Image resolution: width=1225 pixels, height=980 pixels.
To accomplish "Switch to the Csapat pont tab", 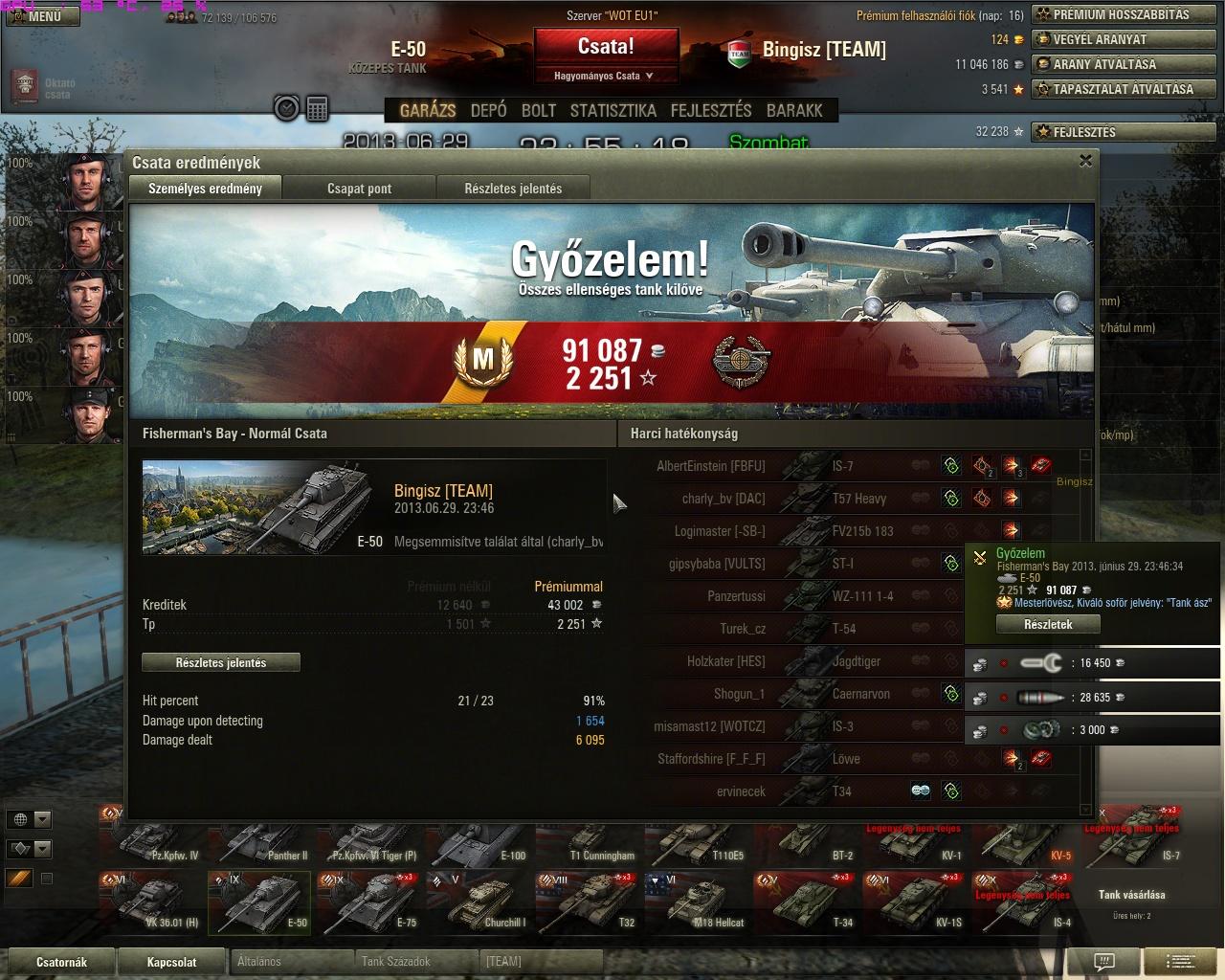I will (x=359, y=189).
